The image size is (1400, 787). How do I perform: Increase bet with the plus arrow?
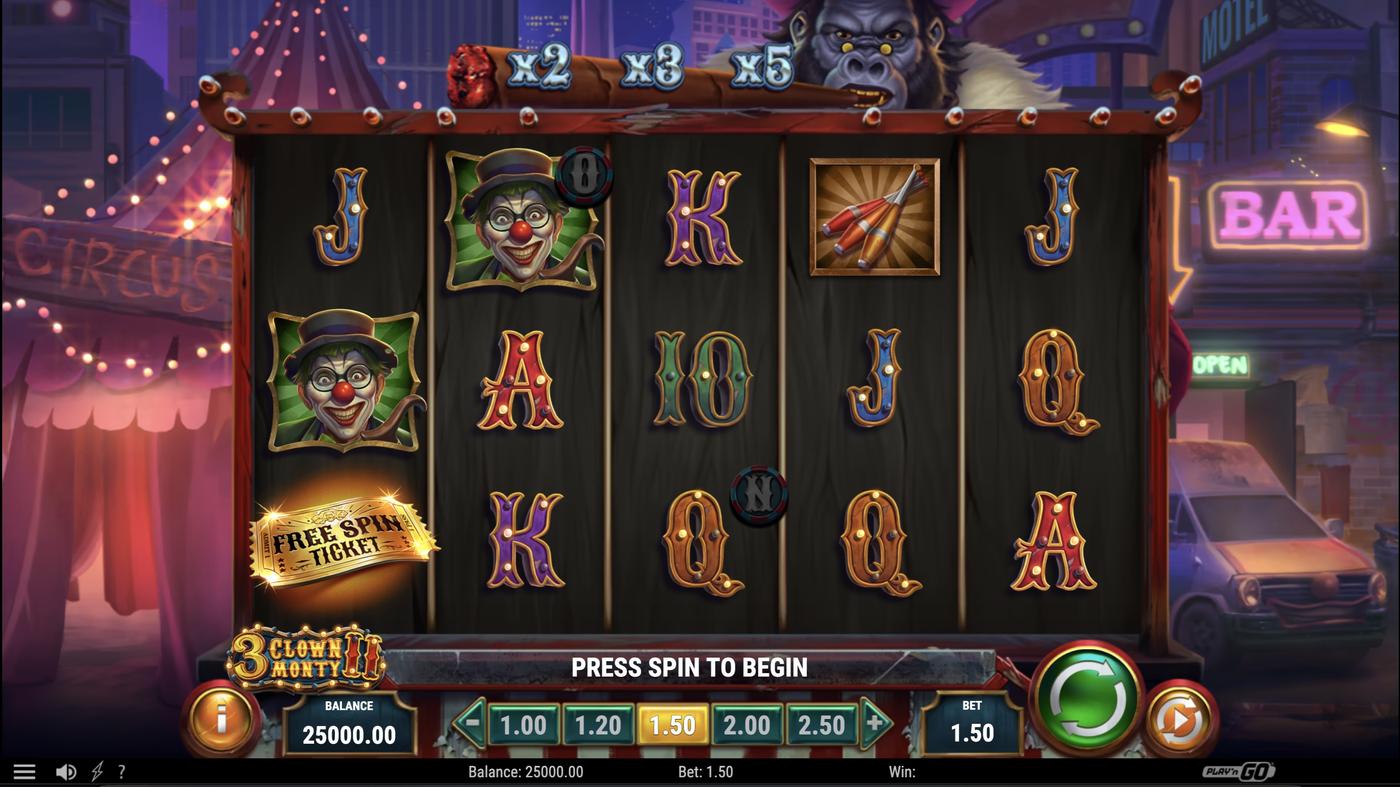coord(875,724)
